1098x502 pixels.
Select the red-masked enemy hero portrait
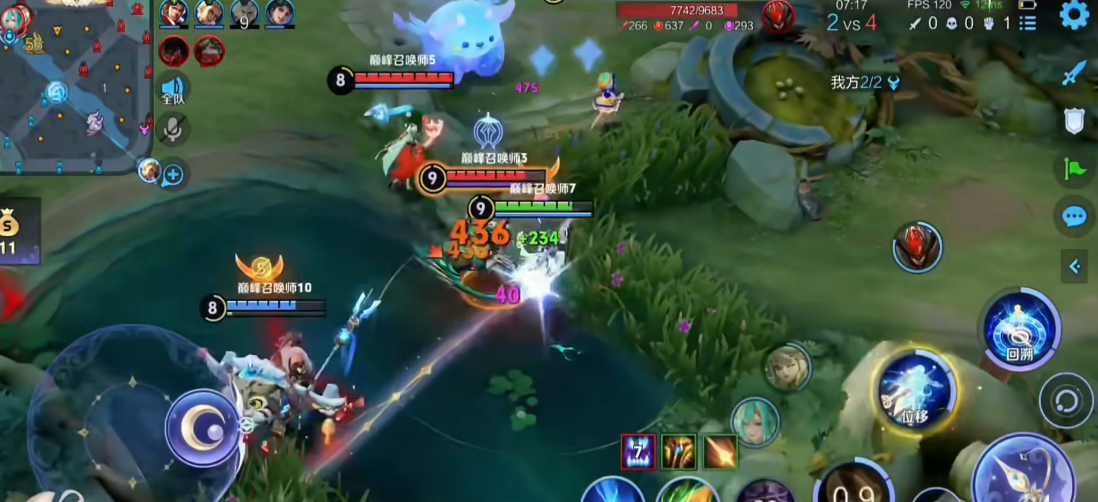(917, 247)
